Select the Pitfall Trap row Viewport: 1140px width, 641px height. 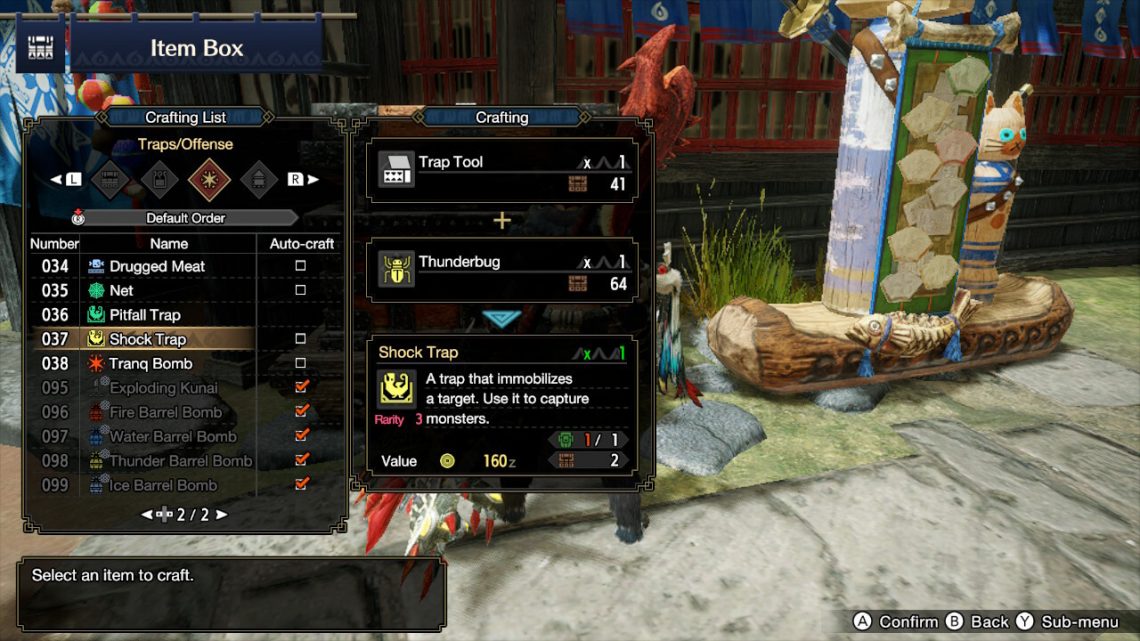[x=145, y=315]
